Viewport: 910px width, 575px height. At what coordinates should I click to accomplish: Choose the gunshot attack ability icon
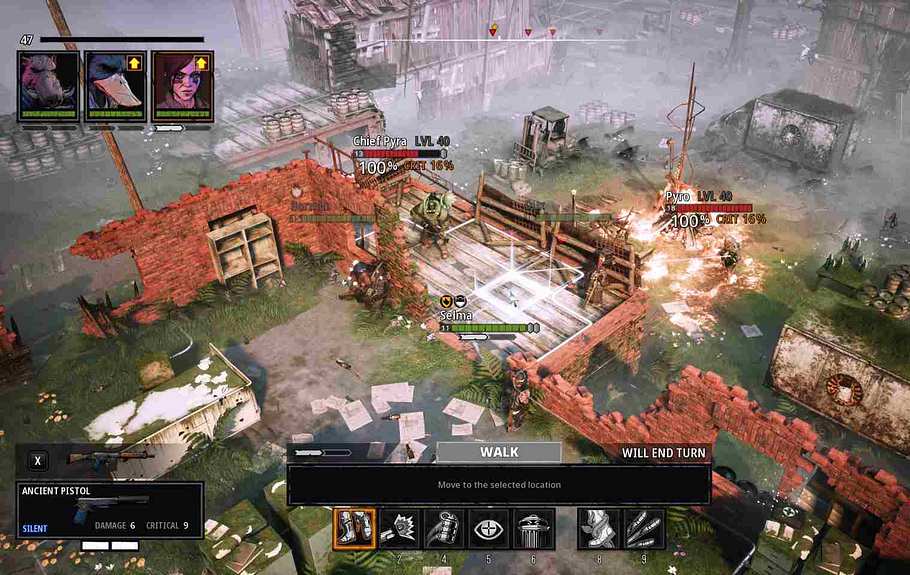(399, 528)
